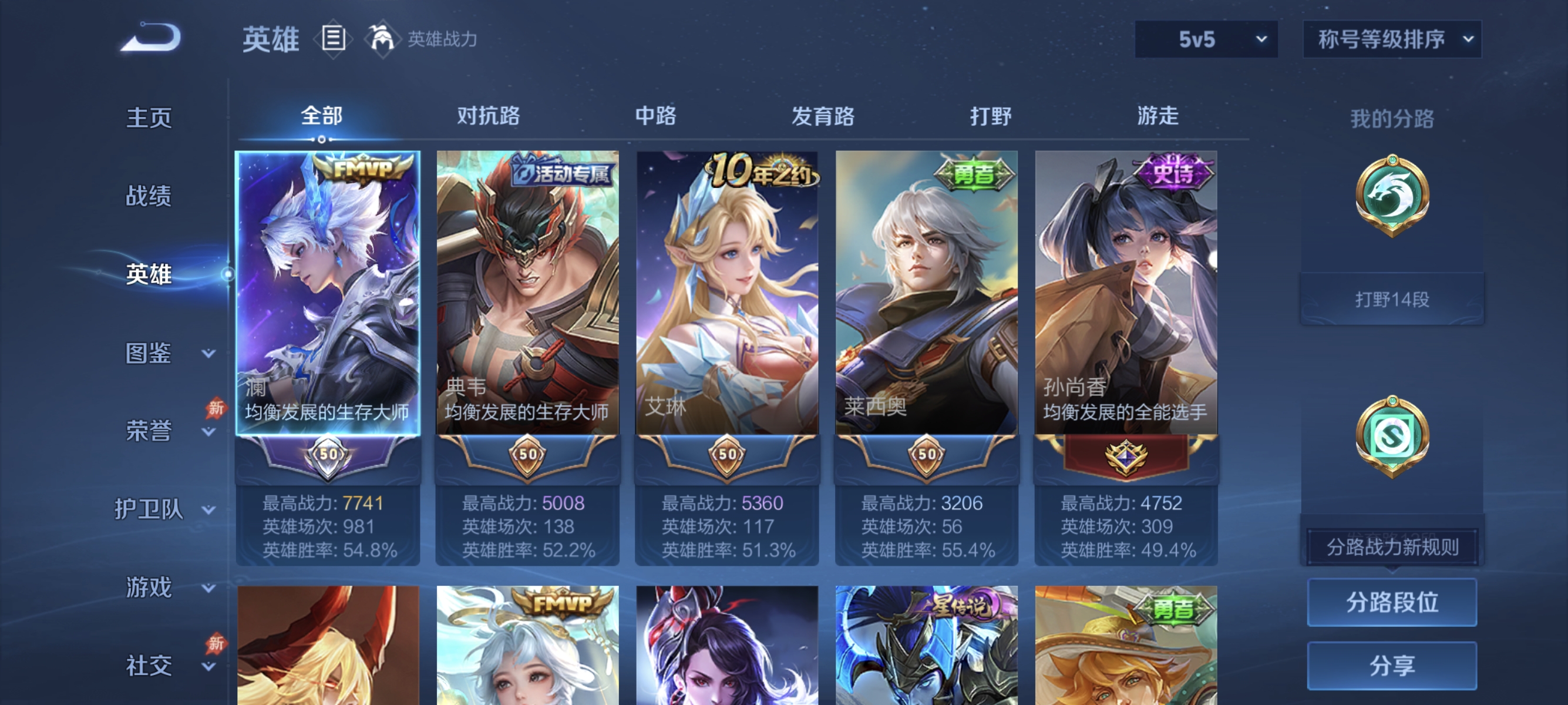Select the 荣誉 sidebar entry

pyautogui.click(x=149, y=429)
